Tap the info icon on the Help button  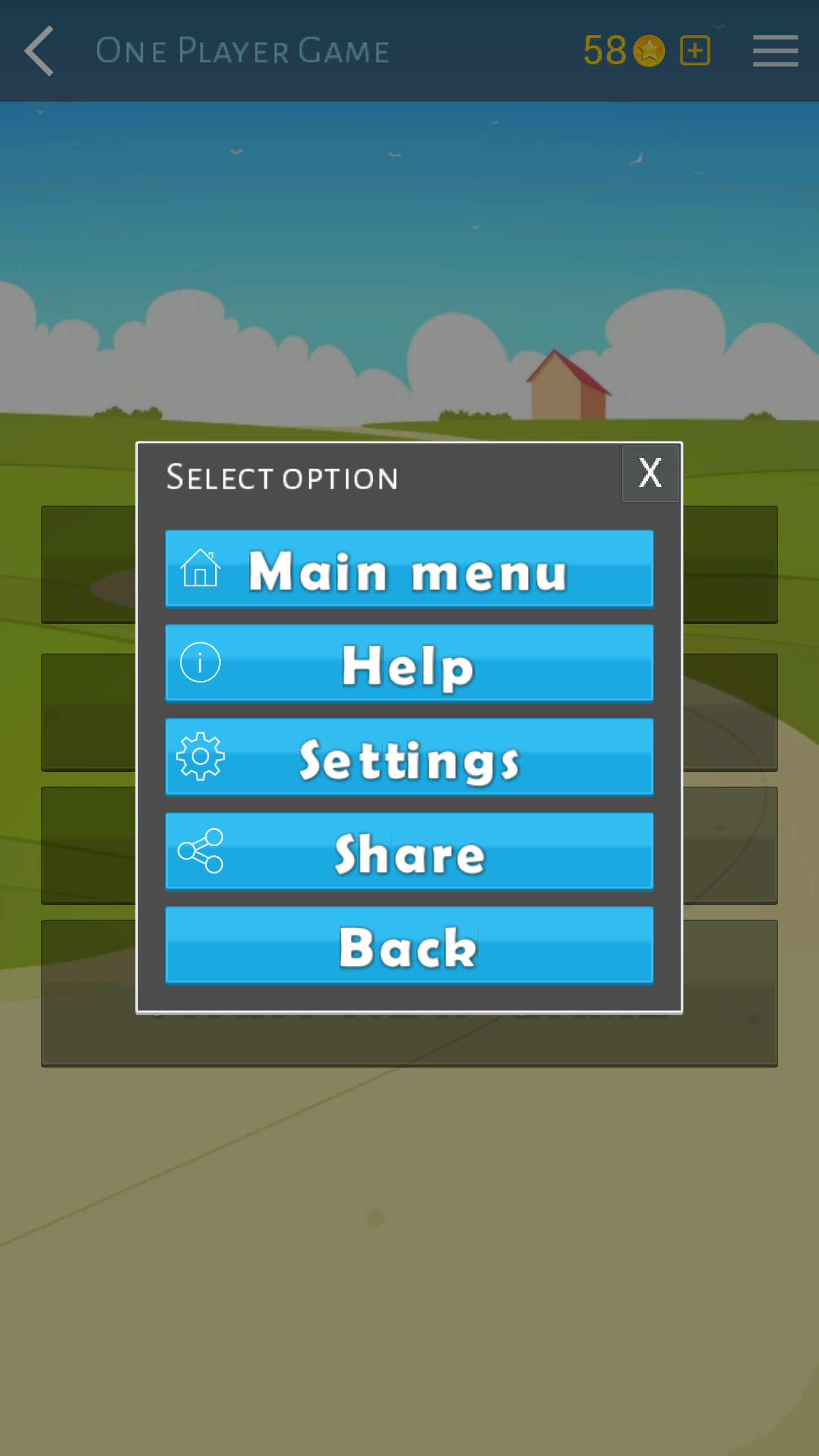tap(199, 664)
